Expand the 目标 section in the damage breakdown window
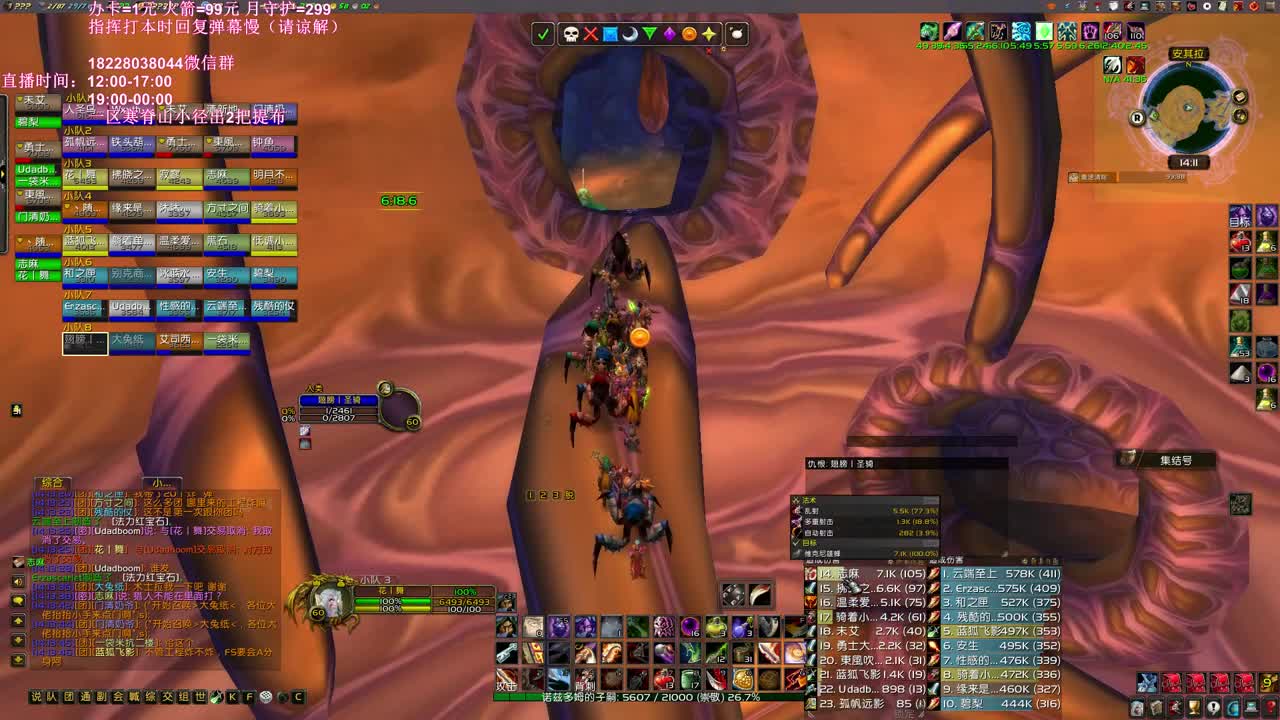 click(798, 541)
